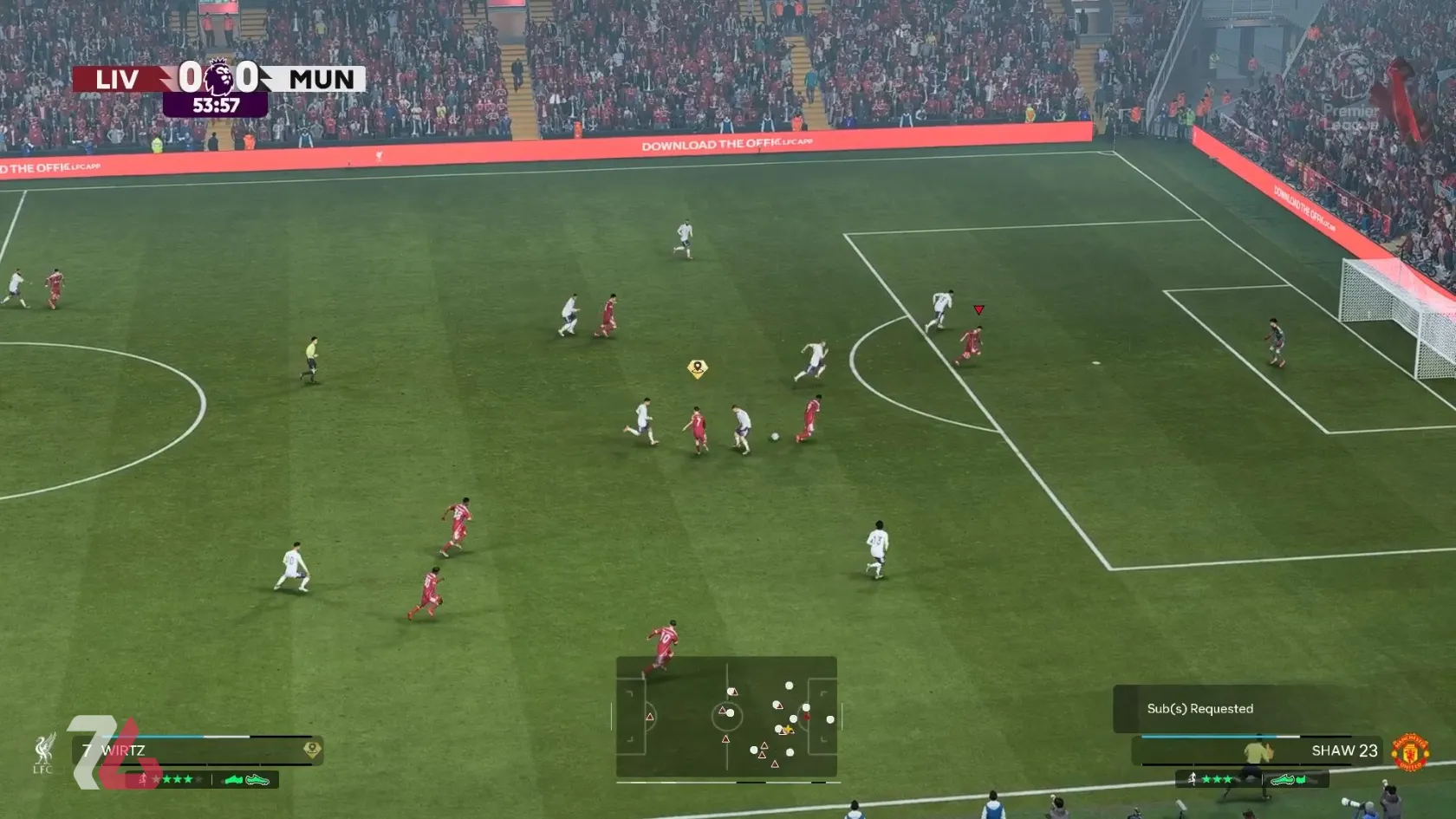The height and width of the screenshot is (819, 1456).
Task: Click the Premier League lion logo on scoreboard
Action: (218, 78)
